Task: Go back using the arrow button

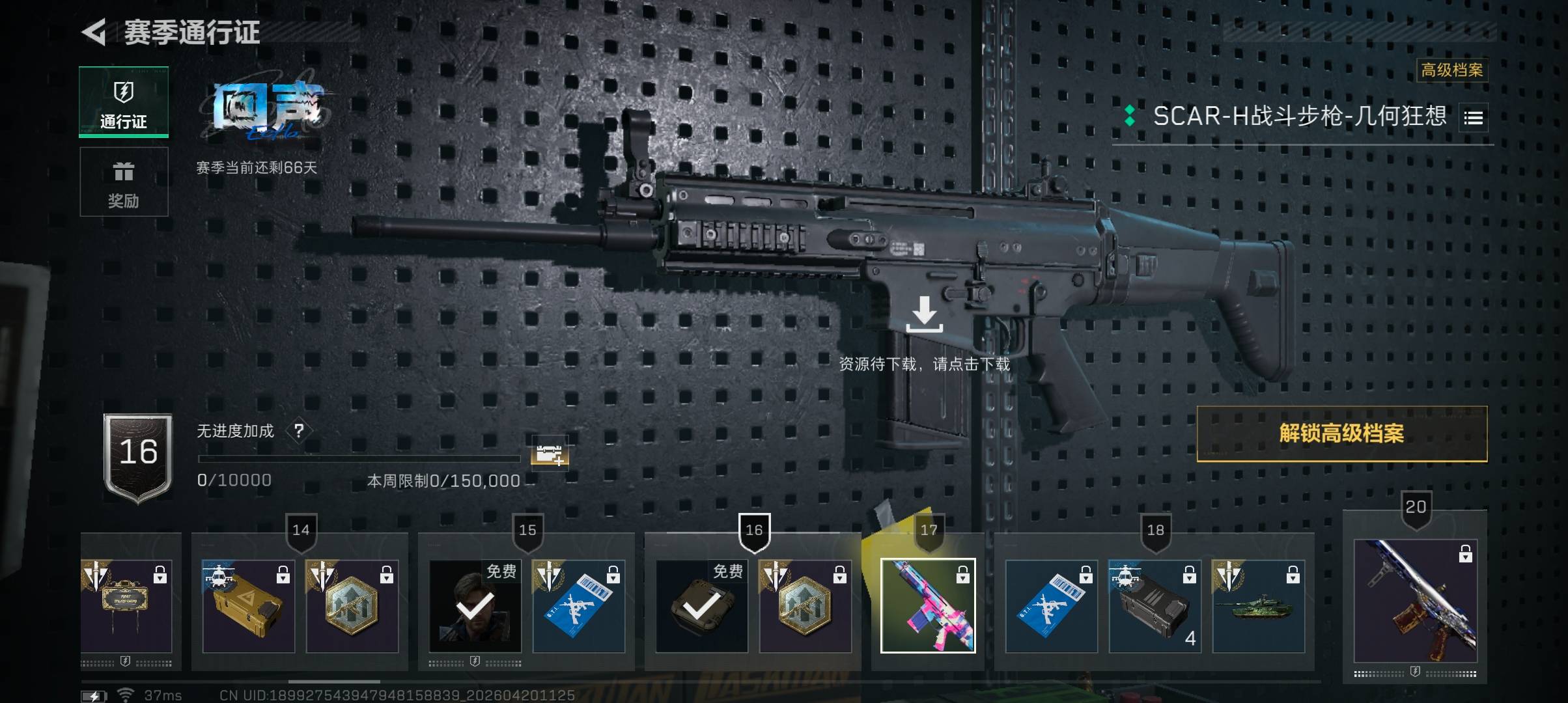Action: (94, 32)
